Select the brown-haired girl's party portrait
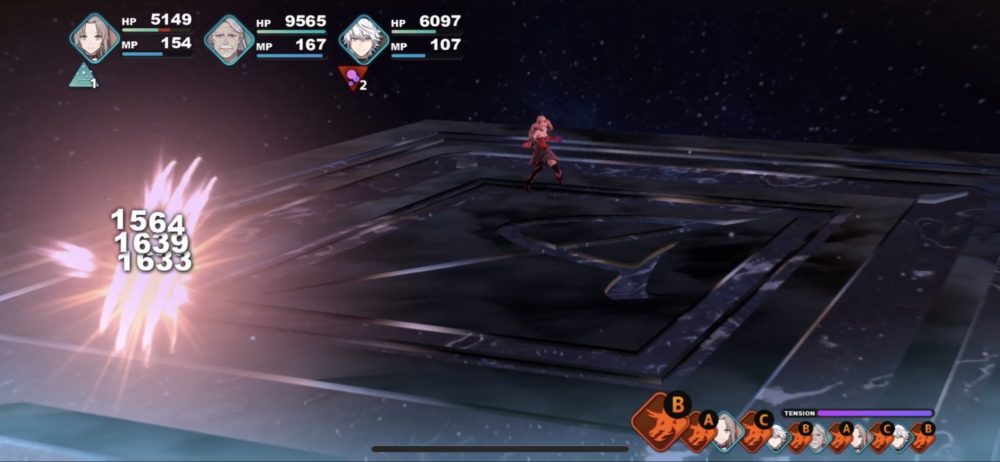Image resolution: width=1000 pixels, height=462 pixels. click(x=94, y=38)
